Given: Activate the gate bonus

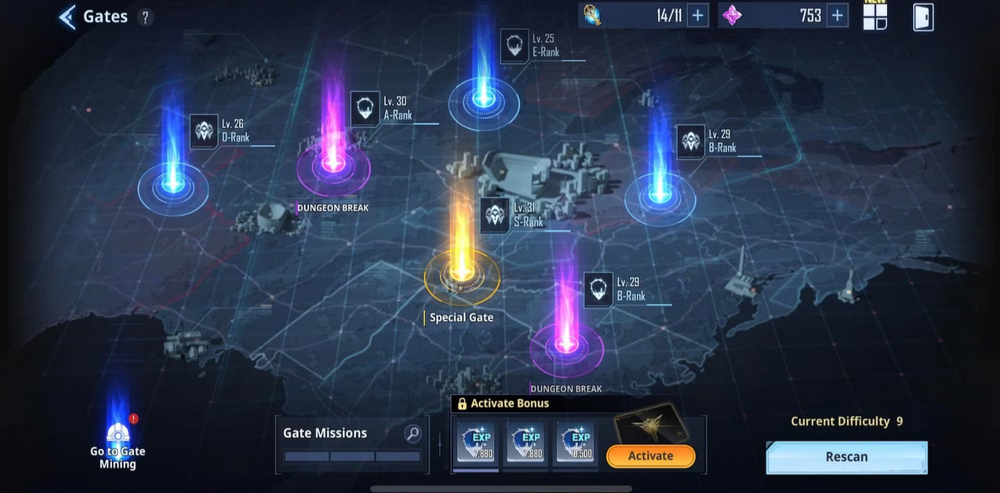Looking at the screenshot, I should coord(650,456).
